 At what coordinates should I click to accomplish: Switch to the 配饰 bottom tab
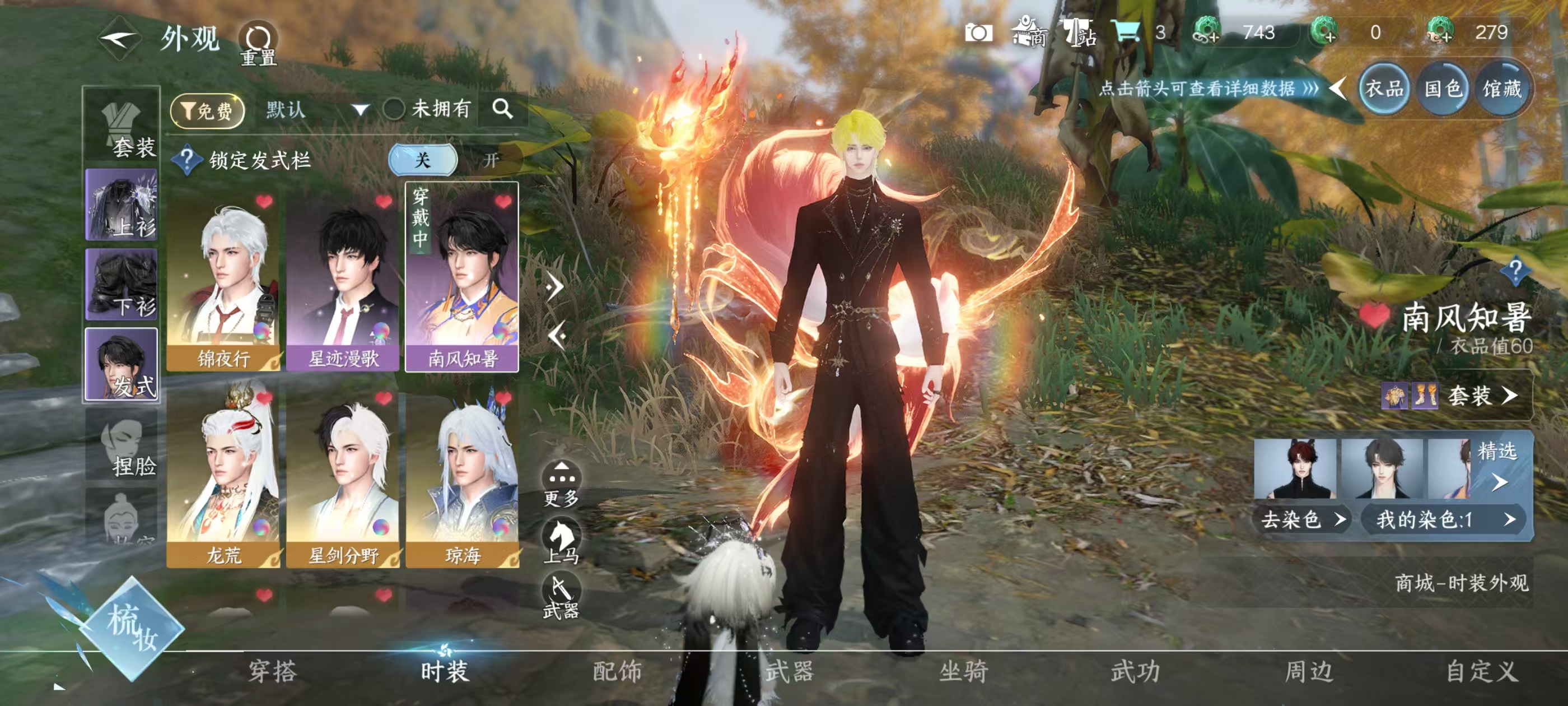pyautogui.click(x=617, y=671)
